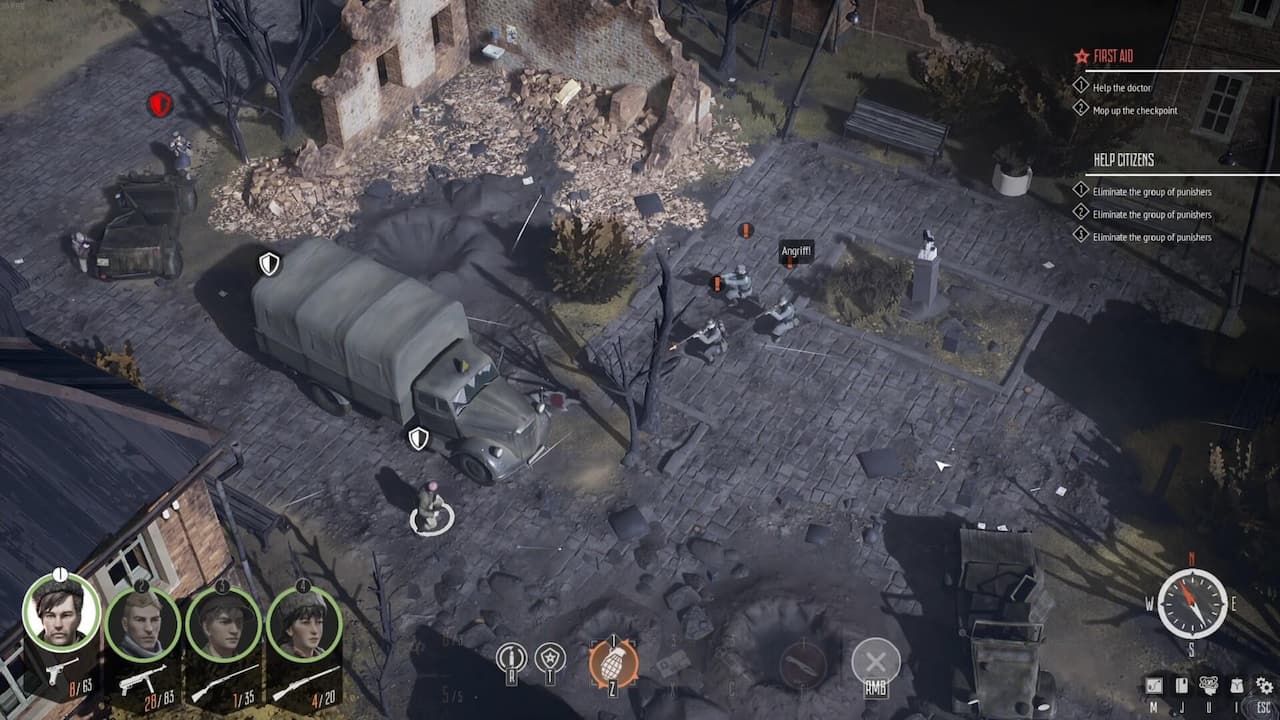1280x720 pixels.
Task: Select the reload ability marked R
Action: 512,655
